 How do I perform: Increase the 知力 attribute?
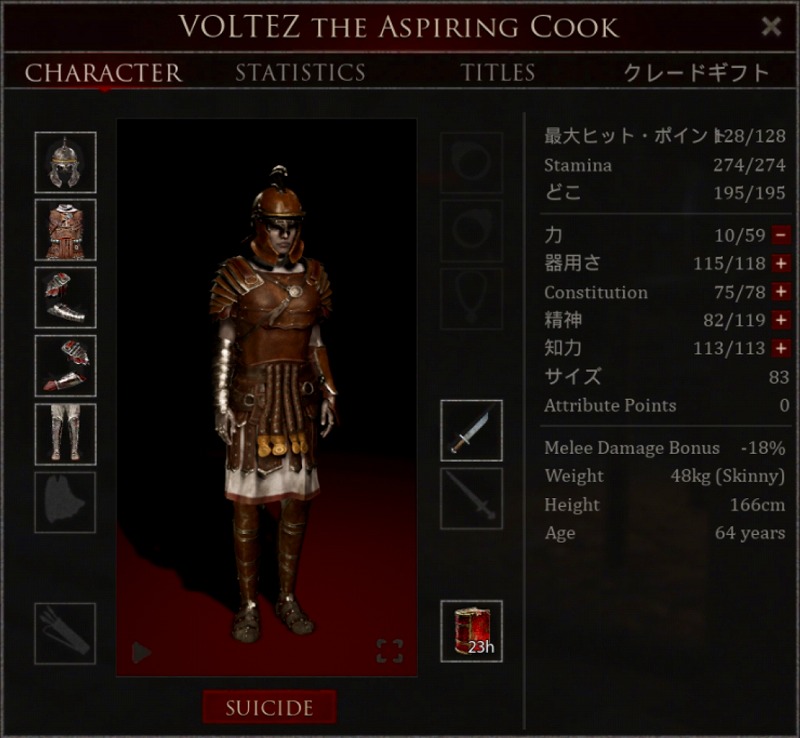(781, 348)
